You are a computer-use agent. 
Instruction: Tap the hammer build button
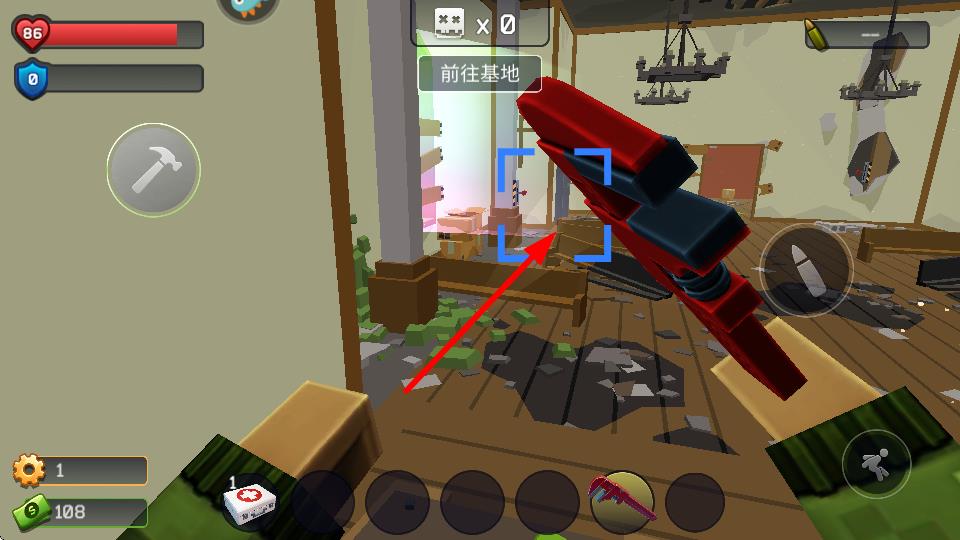click(x=153, y=170)
